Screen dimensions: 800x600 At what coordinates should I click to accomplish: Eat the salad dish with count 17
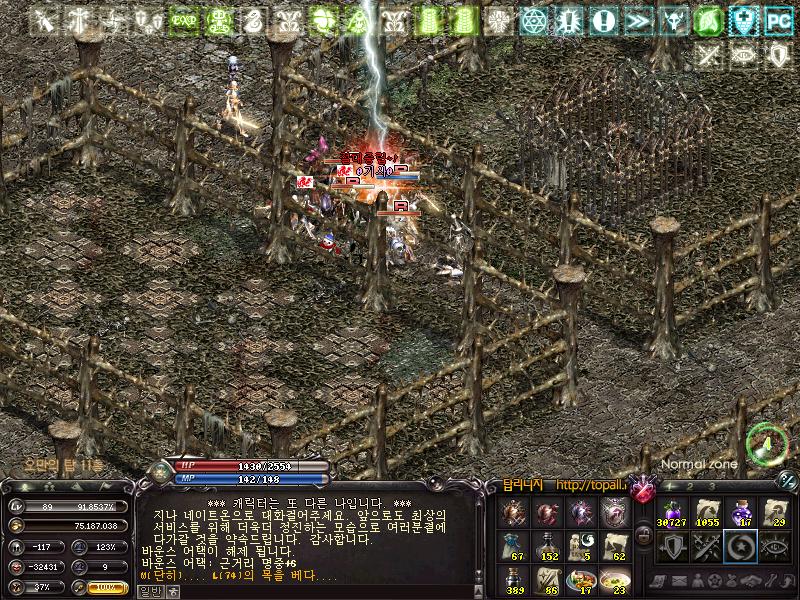coord(582,582)
